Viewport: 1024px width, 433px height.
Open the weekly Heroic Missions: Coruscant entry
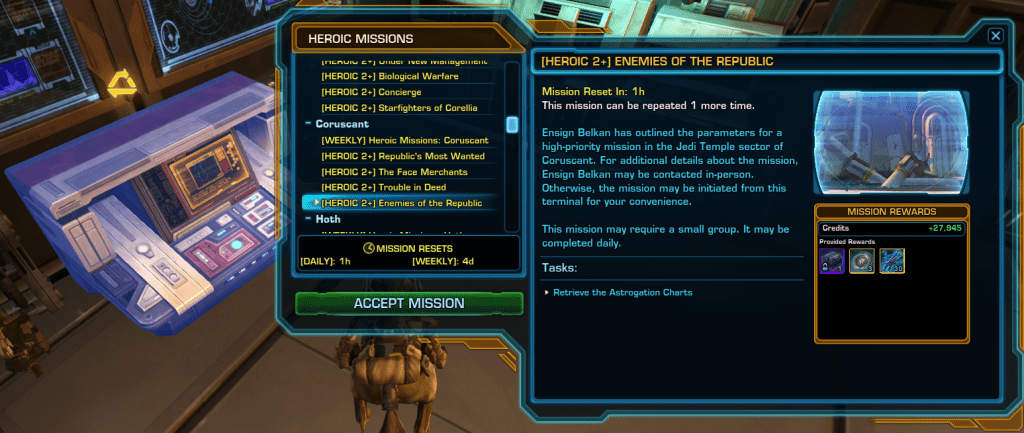click(404, 140)
